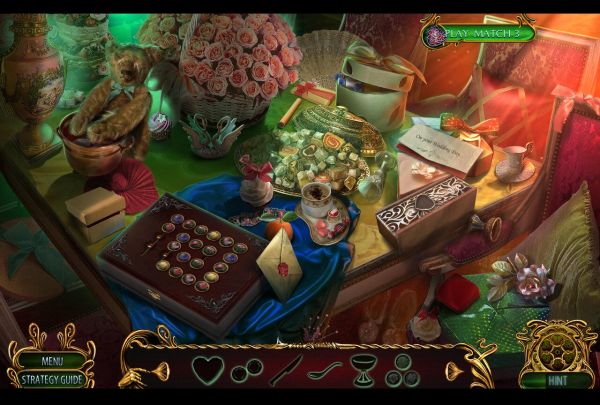Viewport: 600px width, 405px height.
Task: Select the heart silhouette in the item bar
Action: [x=208, y=369]
